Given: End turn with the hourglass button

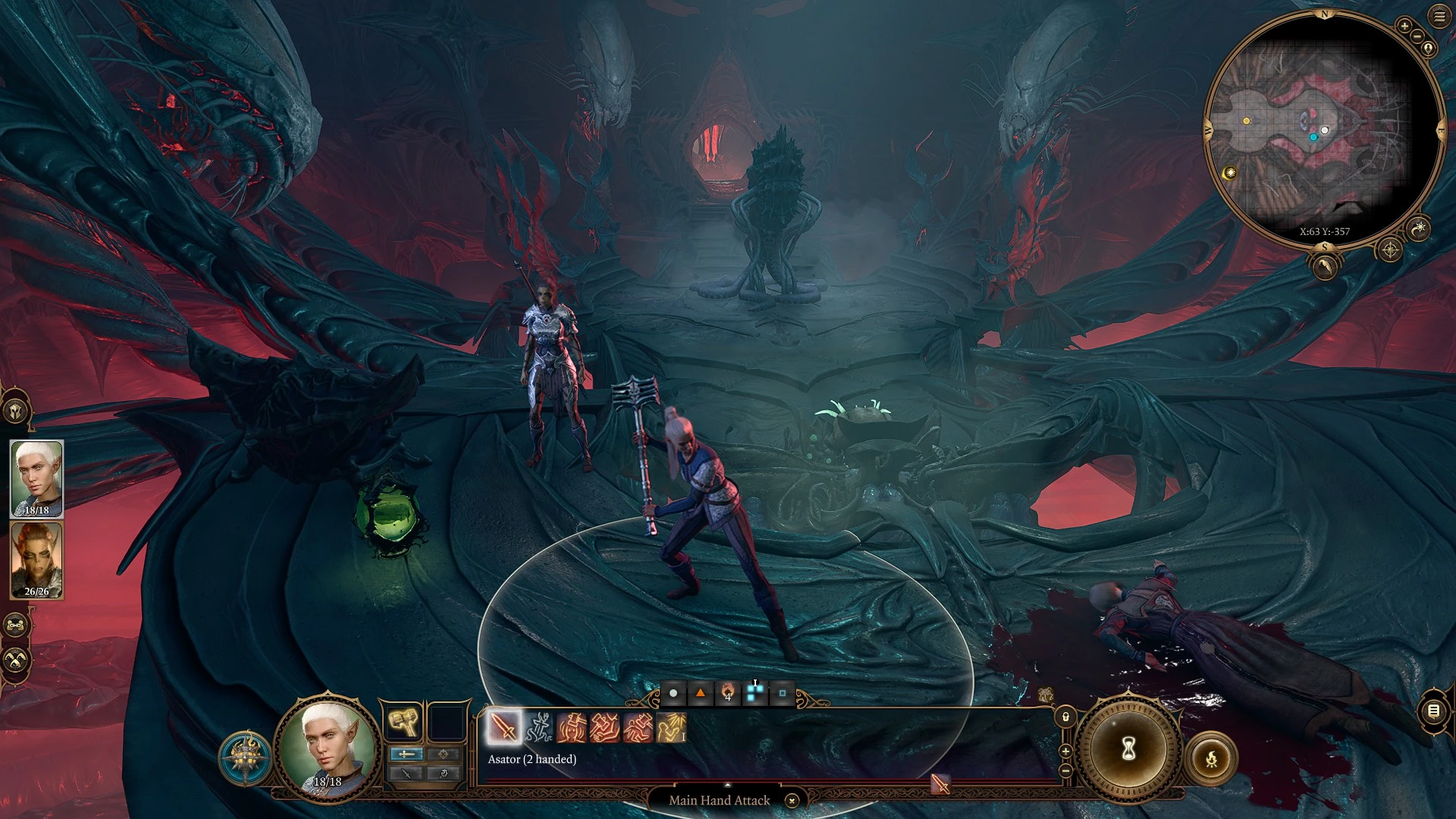Looking at the screenshot, I should pyautogui.click(x=1128, y=750).
